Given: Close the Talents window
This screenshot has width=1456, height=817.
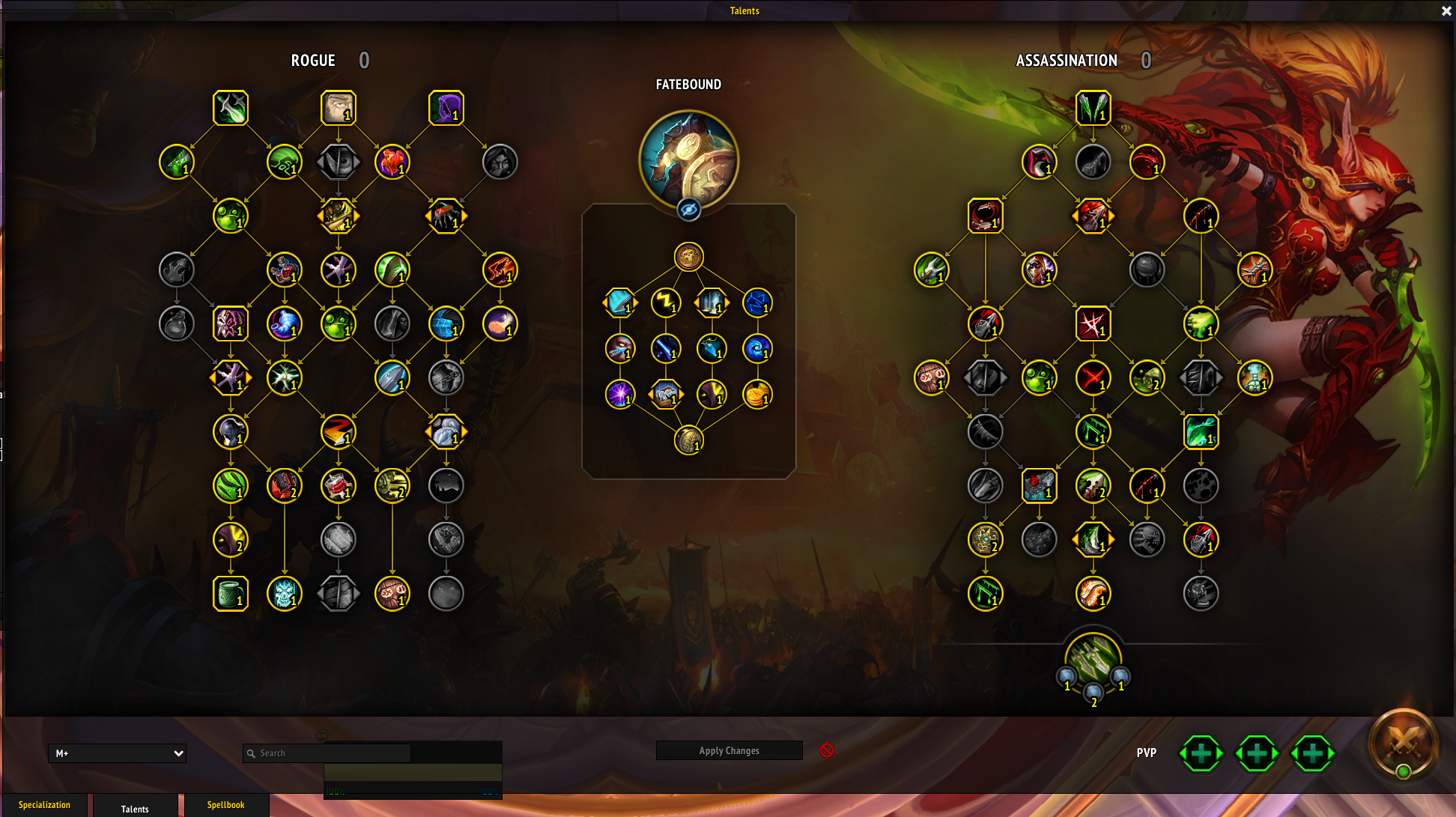Looking at the screenshot, I should click(1446, 11).
